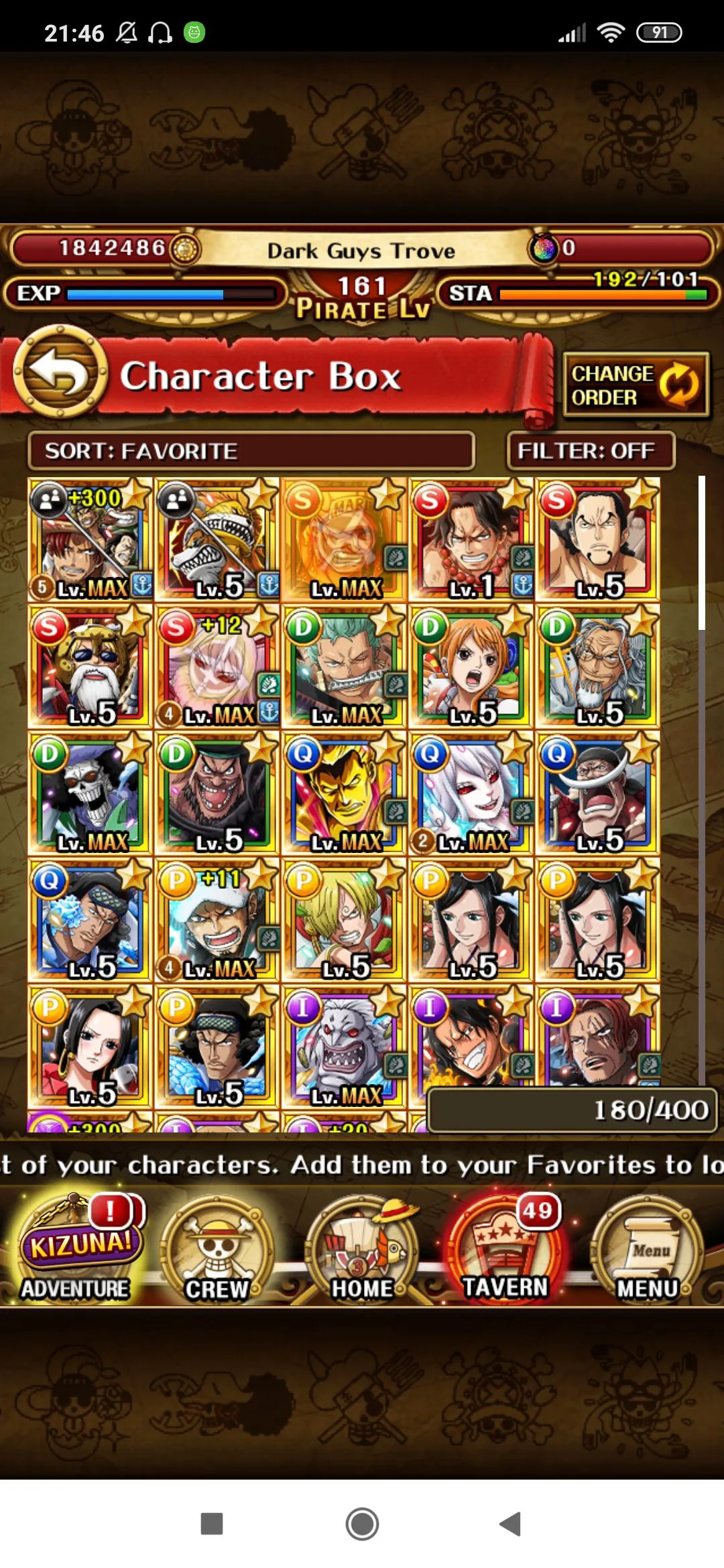Go to the Crew menu

217,1250
